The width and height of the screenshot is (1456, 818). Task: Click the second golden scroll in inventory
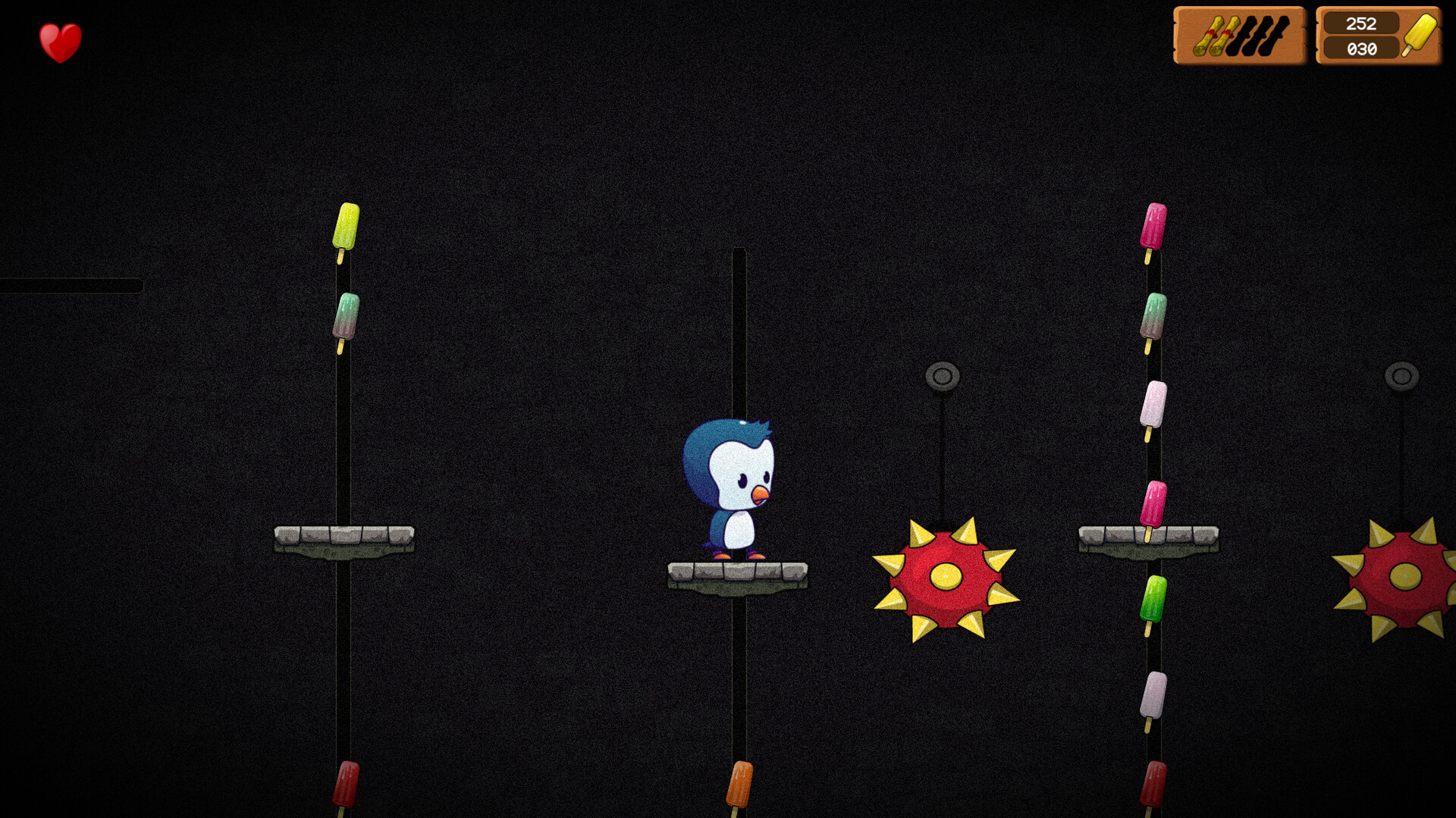tap(1225, 35)
